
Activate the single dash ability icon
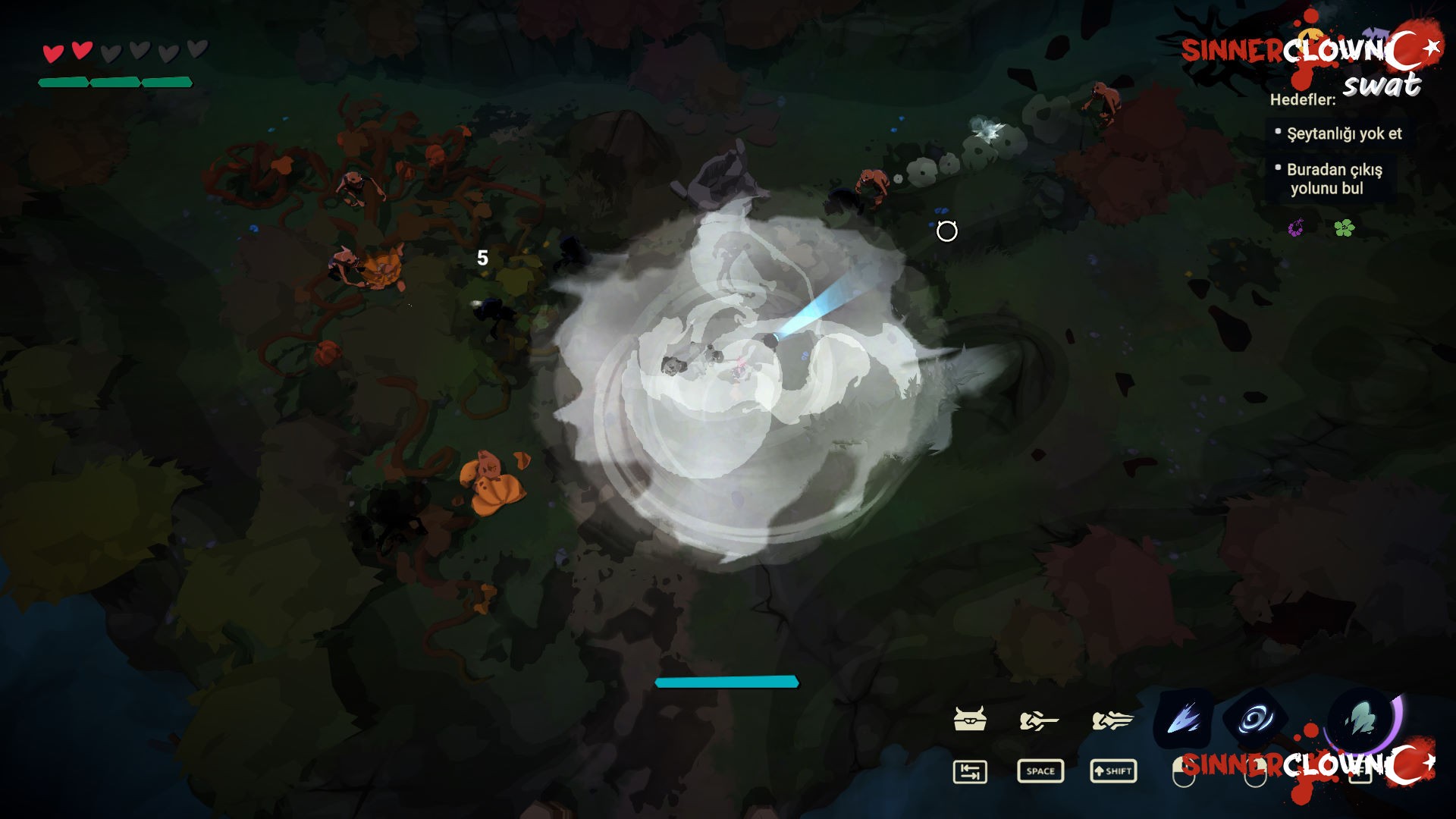click(x=1039, y=720)
